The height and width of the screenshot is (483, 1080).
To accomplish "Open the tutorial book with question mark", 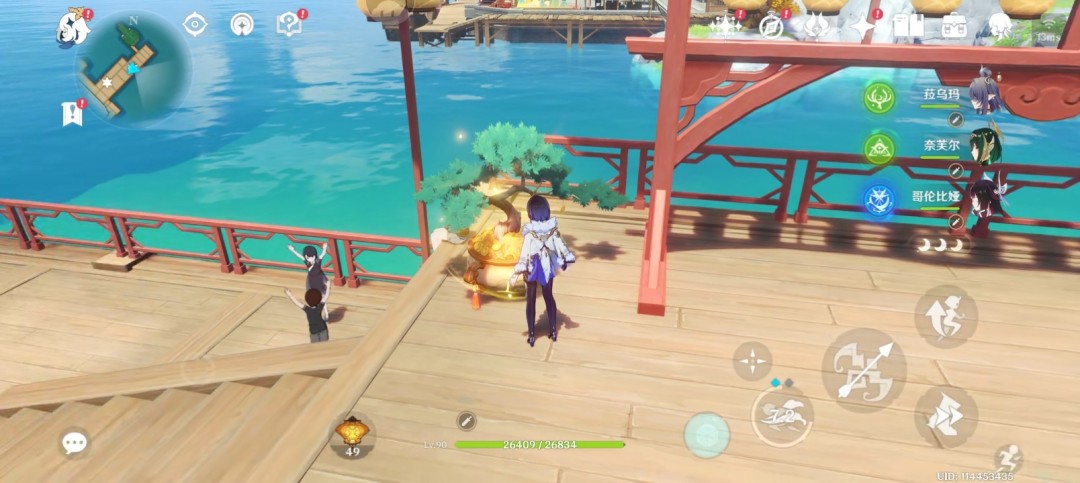I will tap(288, 25).
